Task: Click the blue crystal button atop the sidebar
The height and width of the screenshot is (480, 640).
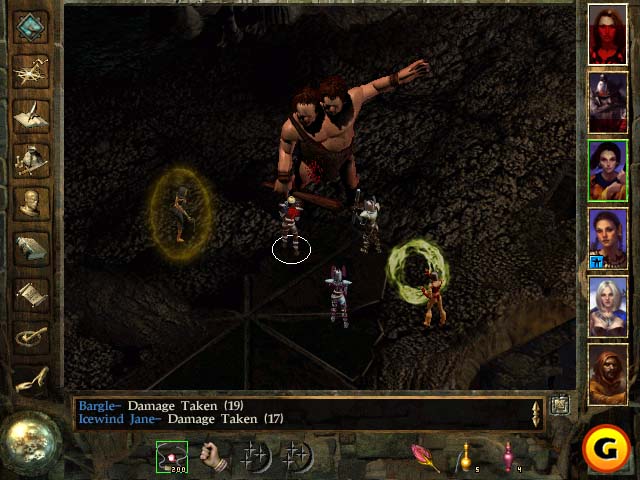Action: coord(32,24)
